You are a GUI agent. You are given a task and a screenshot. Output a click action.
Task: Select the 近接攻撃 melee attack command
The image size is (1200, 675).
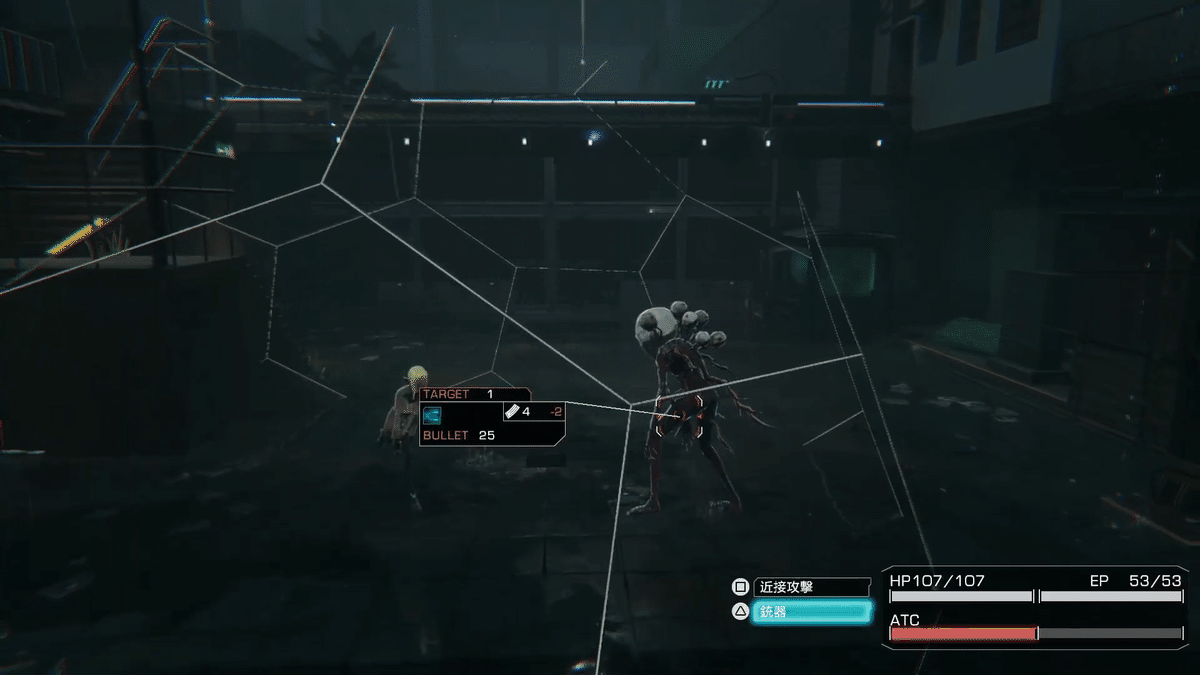811,587
